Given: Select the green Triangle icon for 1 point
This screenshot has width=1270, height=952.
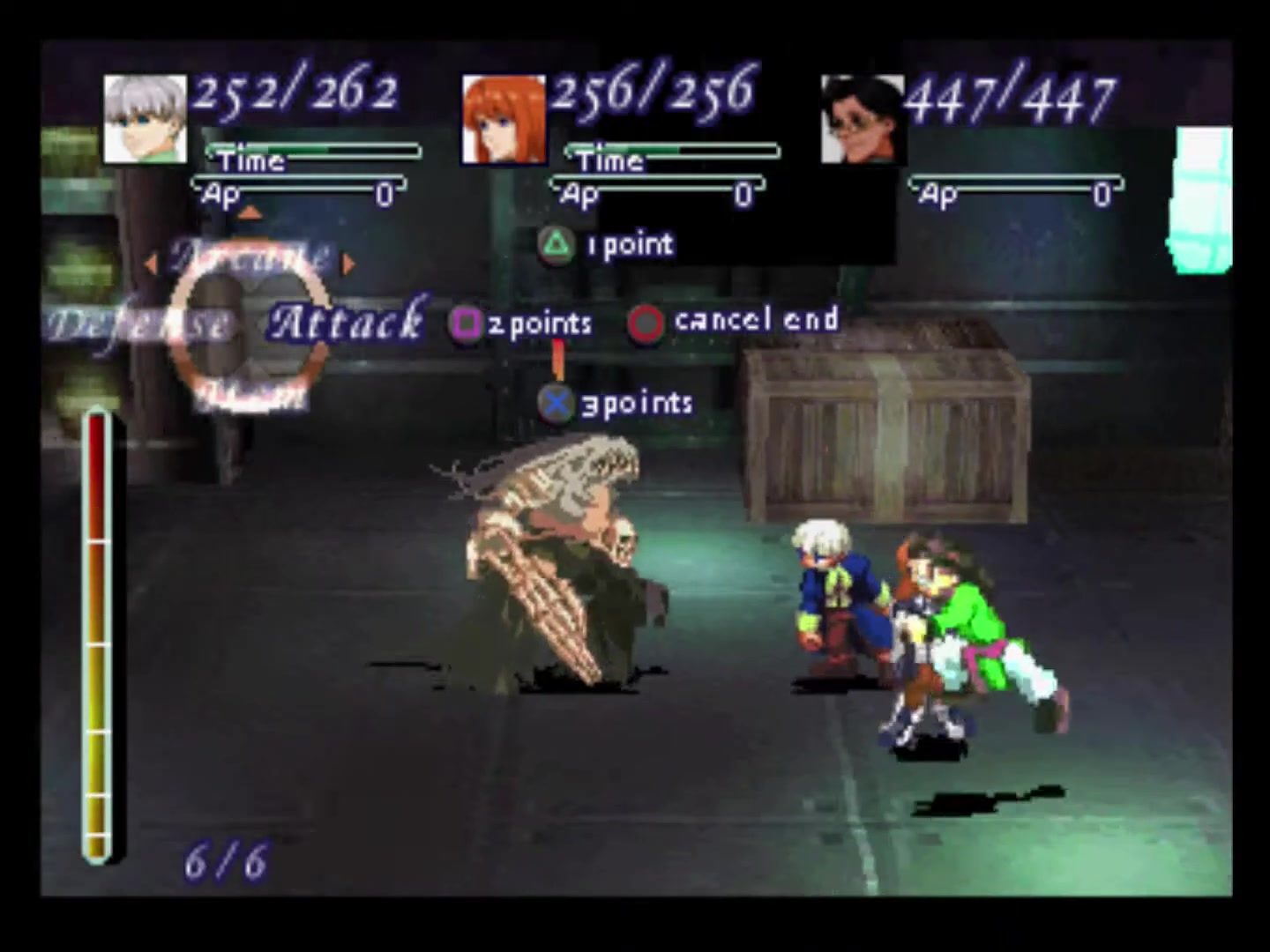Looking at the screenshot, I should (x=557, y=244).
